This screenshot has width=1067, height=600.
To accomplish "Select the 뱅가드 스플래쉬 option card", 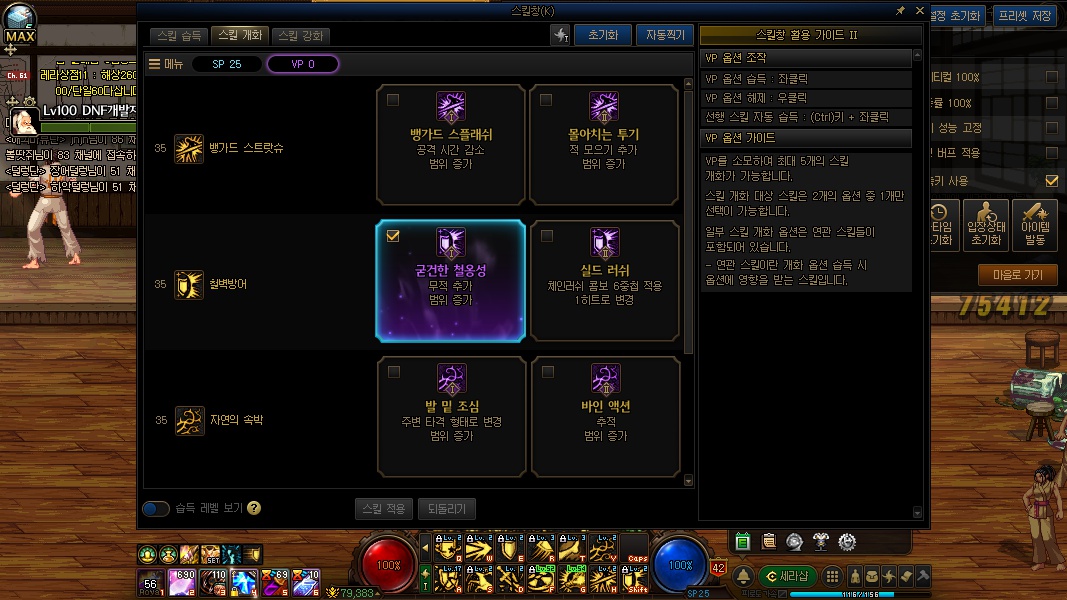I will coord(451,144).
